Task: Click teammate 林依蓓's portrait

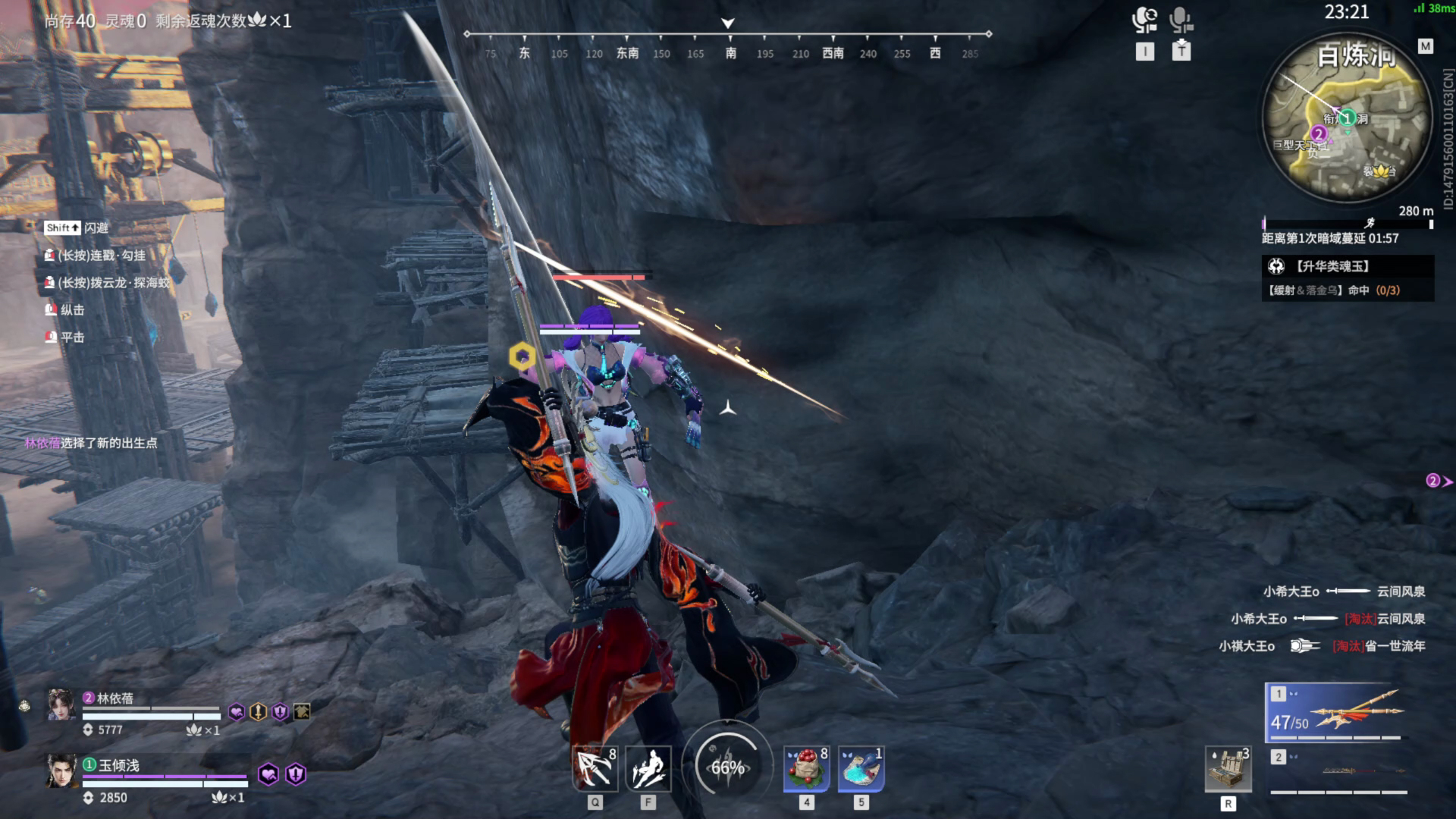Action: [61, 705]
